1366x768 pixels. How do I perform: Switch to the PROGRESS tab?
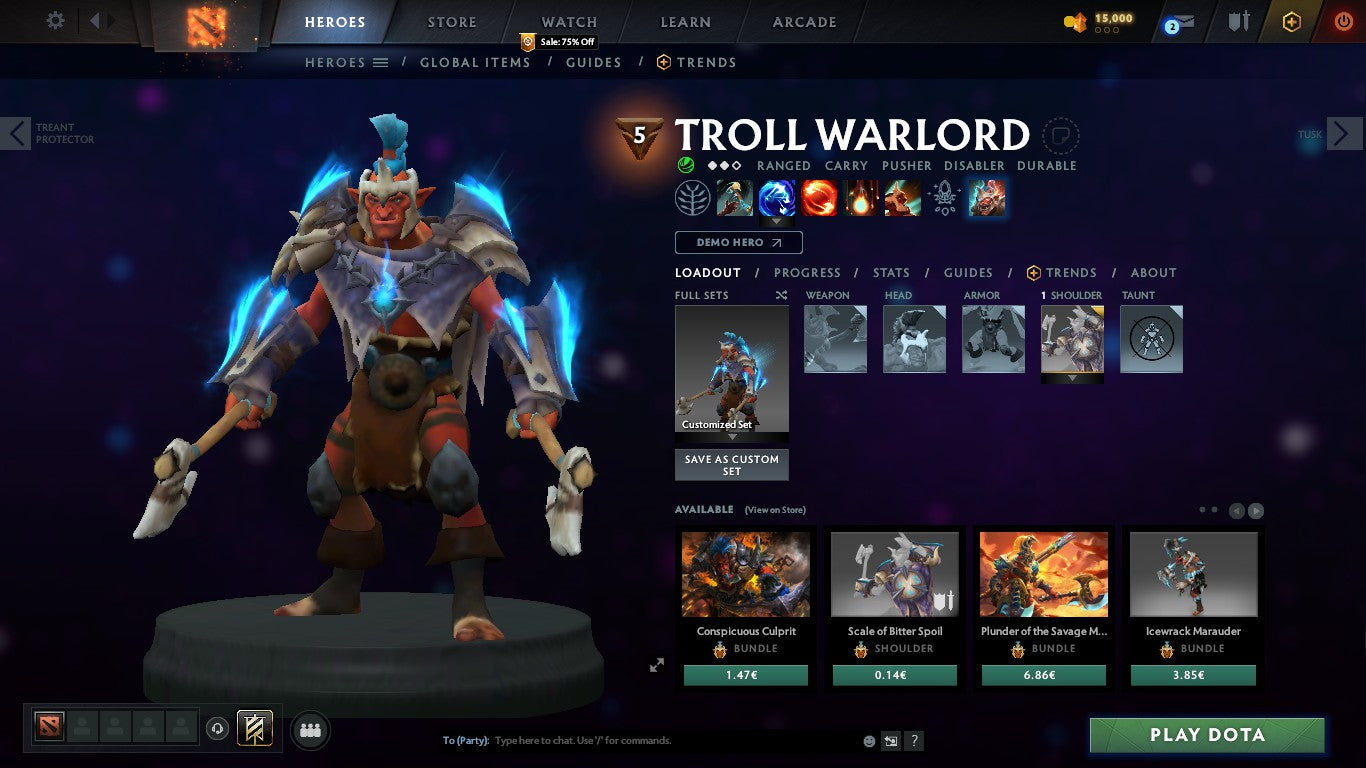pyautogui.click(x=807, y=272)
